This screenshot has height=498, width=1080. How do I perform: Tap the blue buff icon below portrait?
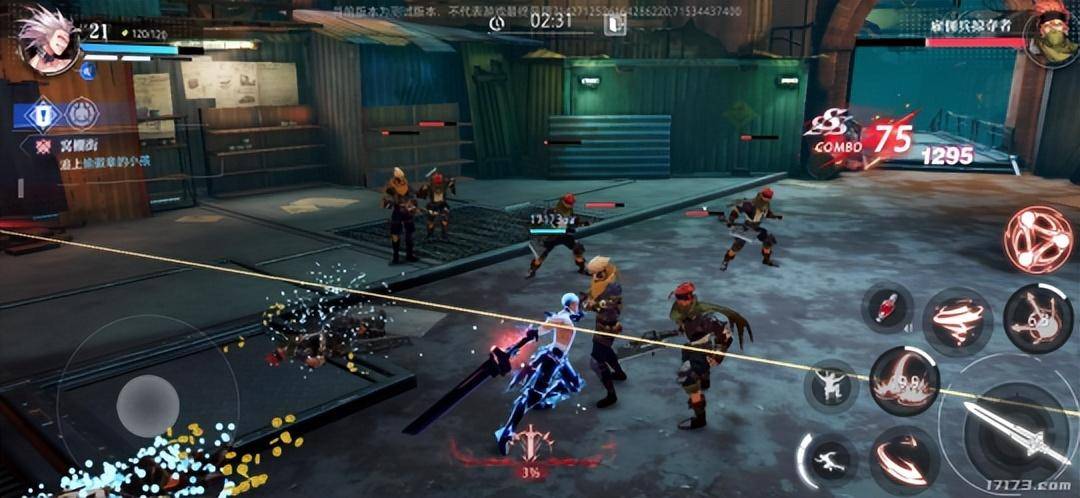coord(88,70)
